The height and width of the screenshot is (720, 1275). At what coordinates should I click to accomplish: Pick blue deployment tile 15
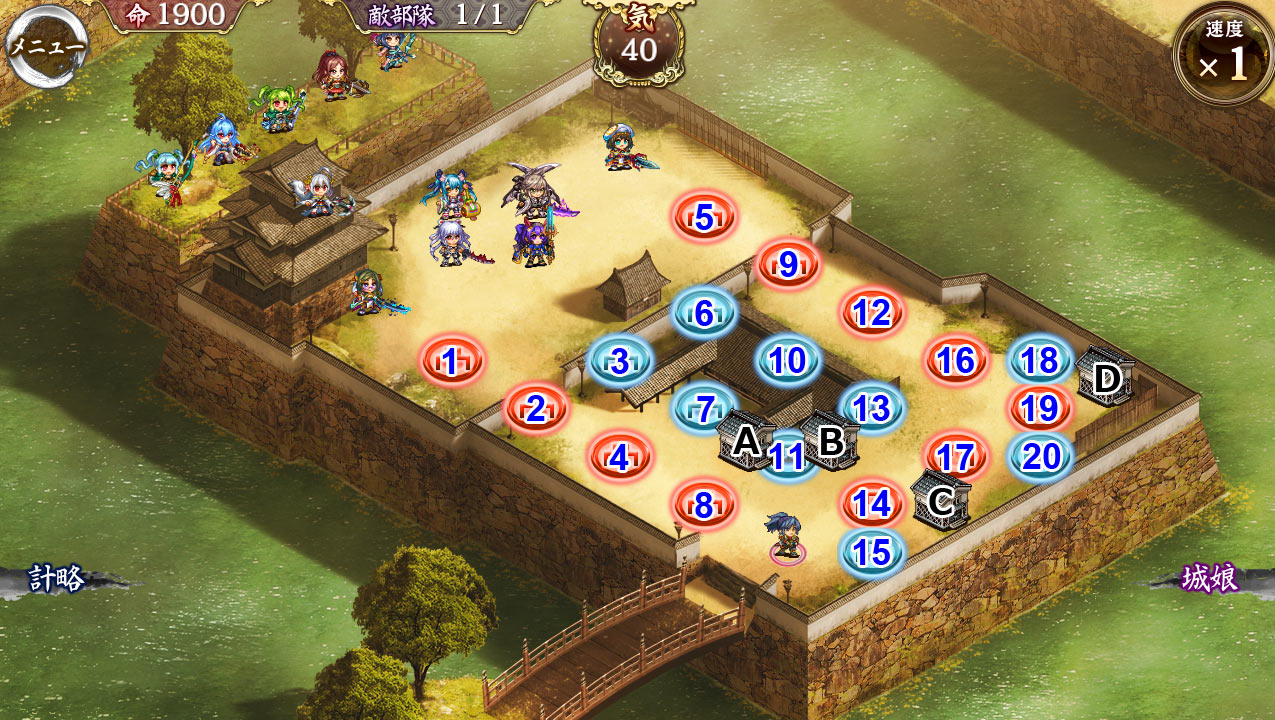[x=872, y=553]
